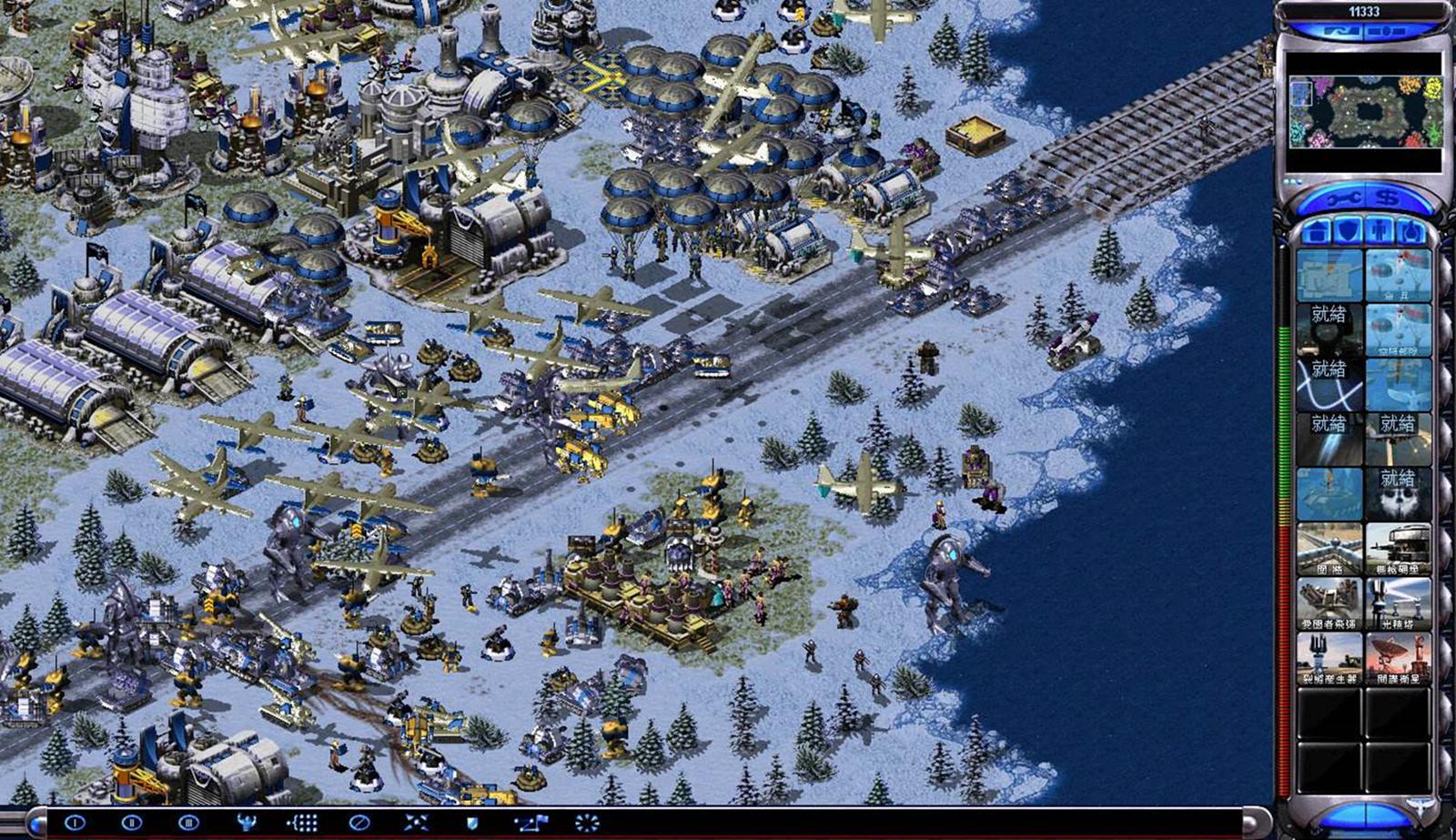This screenshot has width=1456, height=840.
Task: Switch to the shield defenses tab
Action: 1348,231
